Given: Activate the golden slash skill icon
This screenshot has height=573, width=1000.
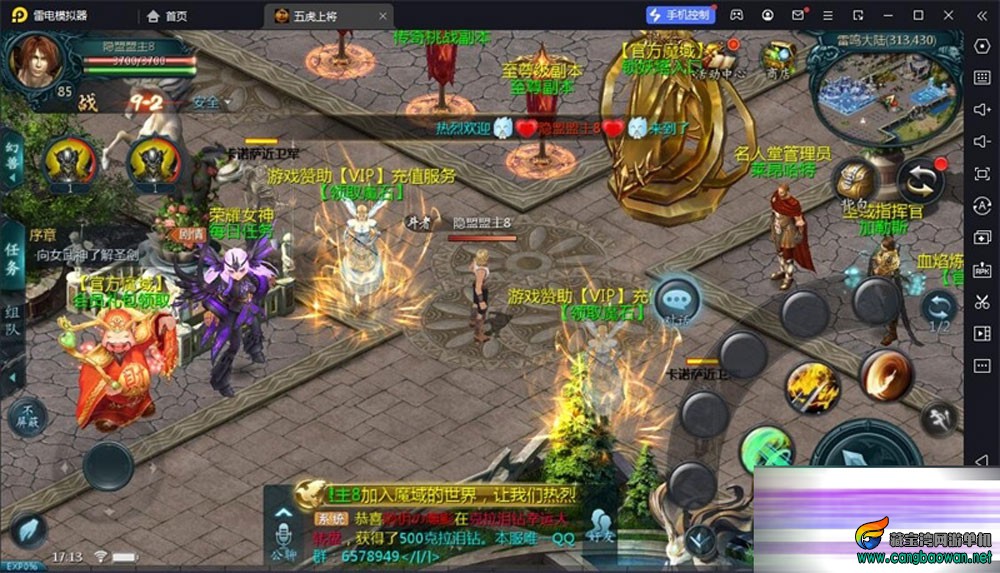Looking at the screenshot, I should pos(811,385).
